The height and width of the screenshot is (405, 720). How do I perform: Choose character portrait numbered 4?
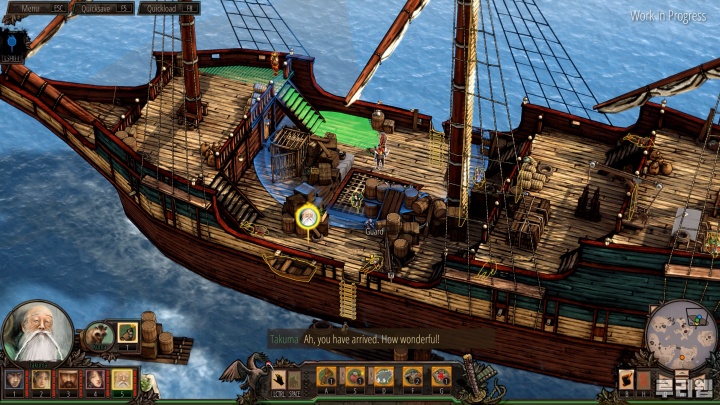[x=94, y=378]
